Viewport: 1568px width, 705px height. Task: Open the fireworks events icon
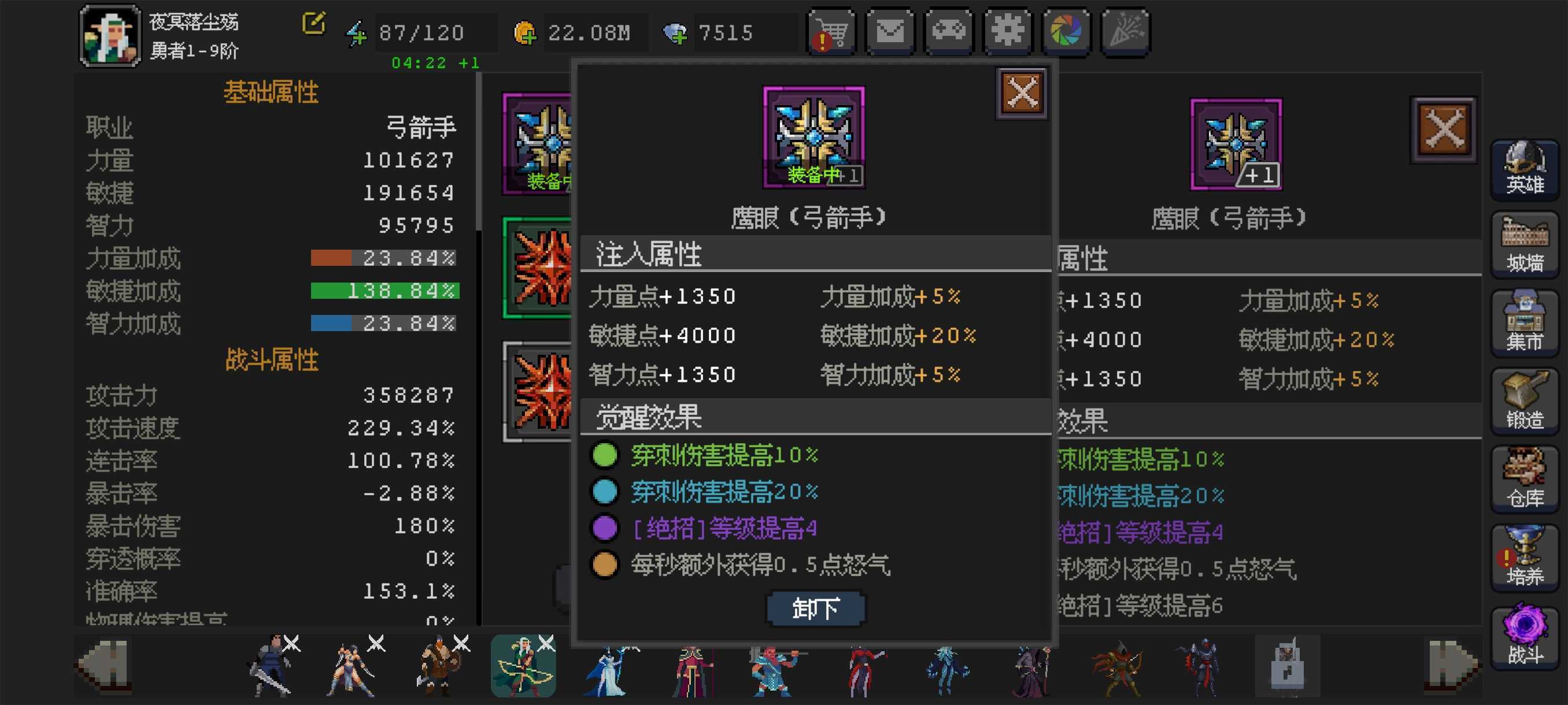click(1125, 32)
